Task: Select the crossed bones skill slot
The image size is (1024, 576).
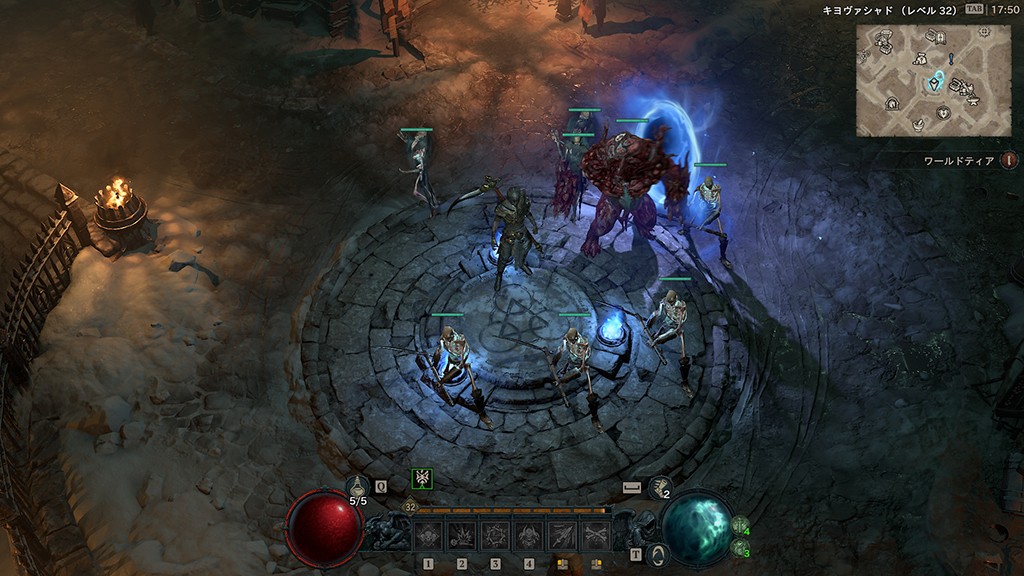Action: [x=596, y=535]
